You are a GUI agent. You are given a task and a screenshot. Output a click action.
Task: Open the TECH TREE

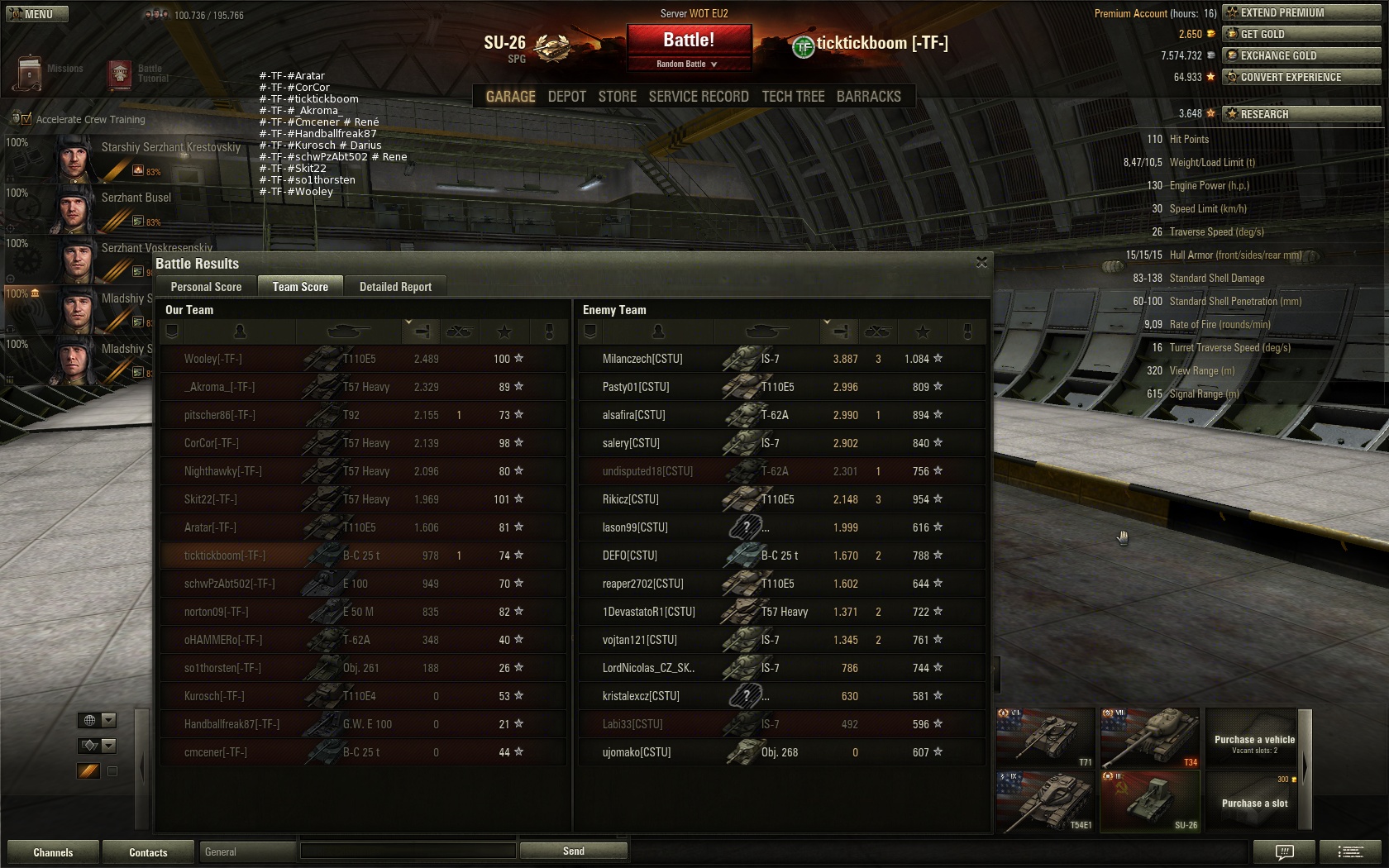click(793, 97)
